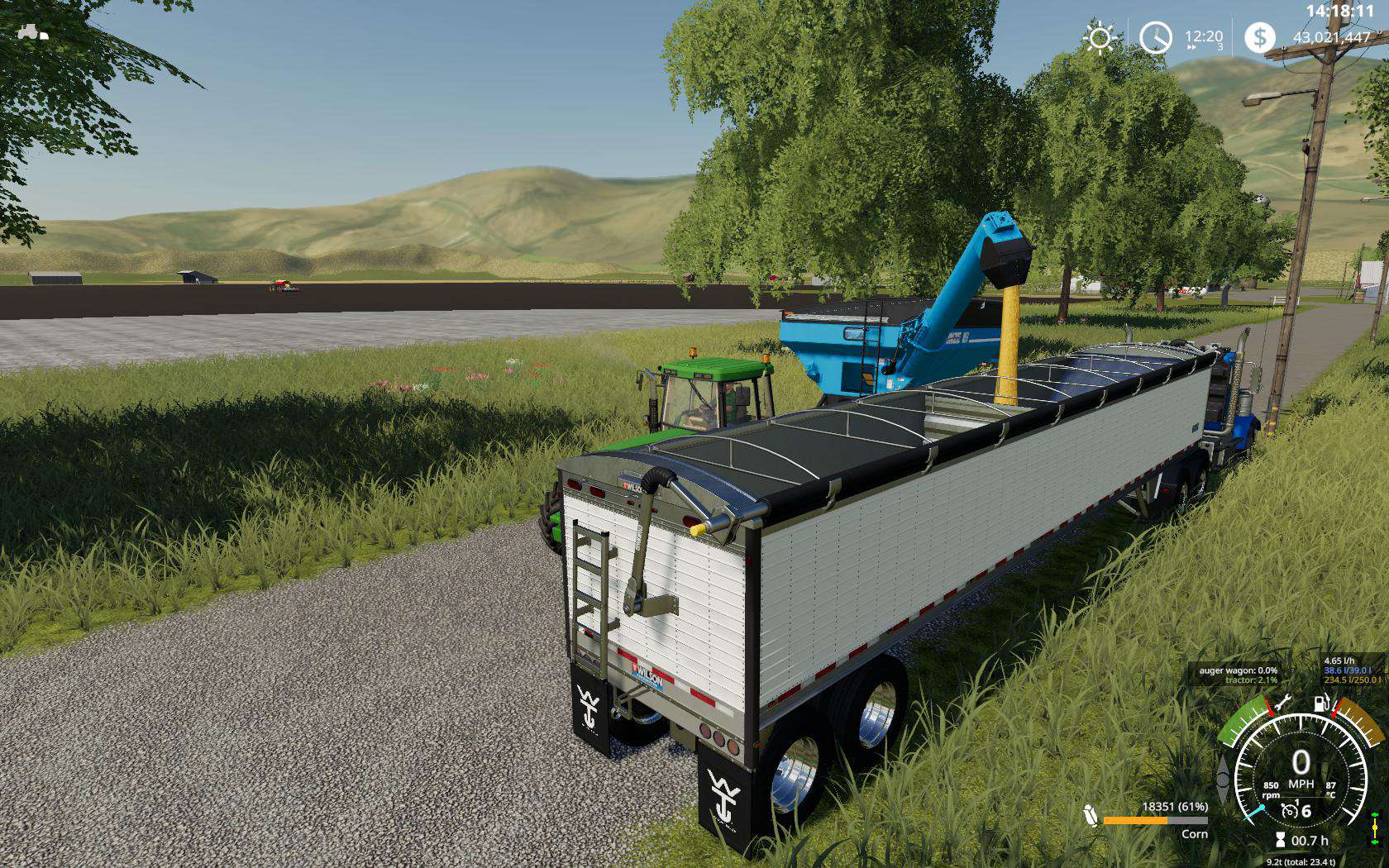Click the grey compass direction indicator
Screen dimensions: 1389x868
click(x=1223, y=778)
